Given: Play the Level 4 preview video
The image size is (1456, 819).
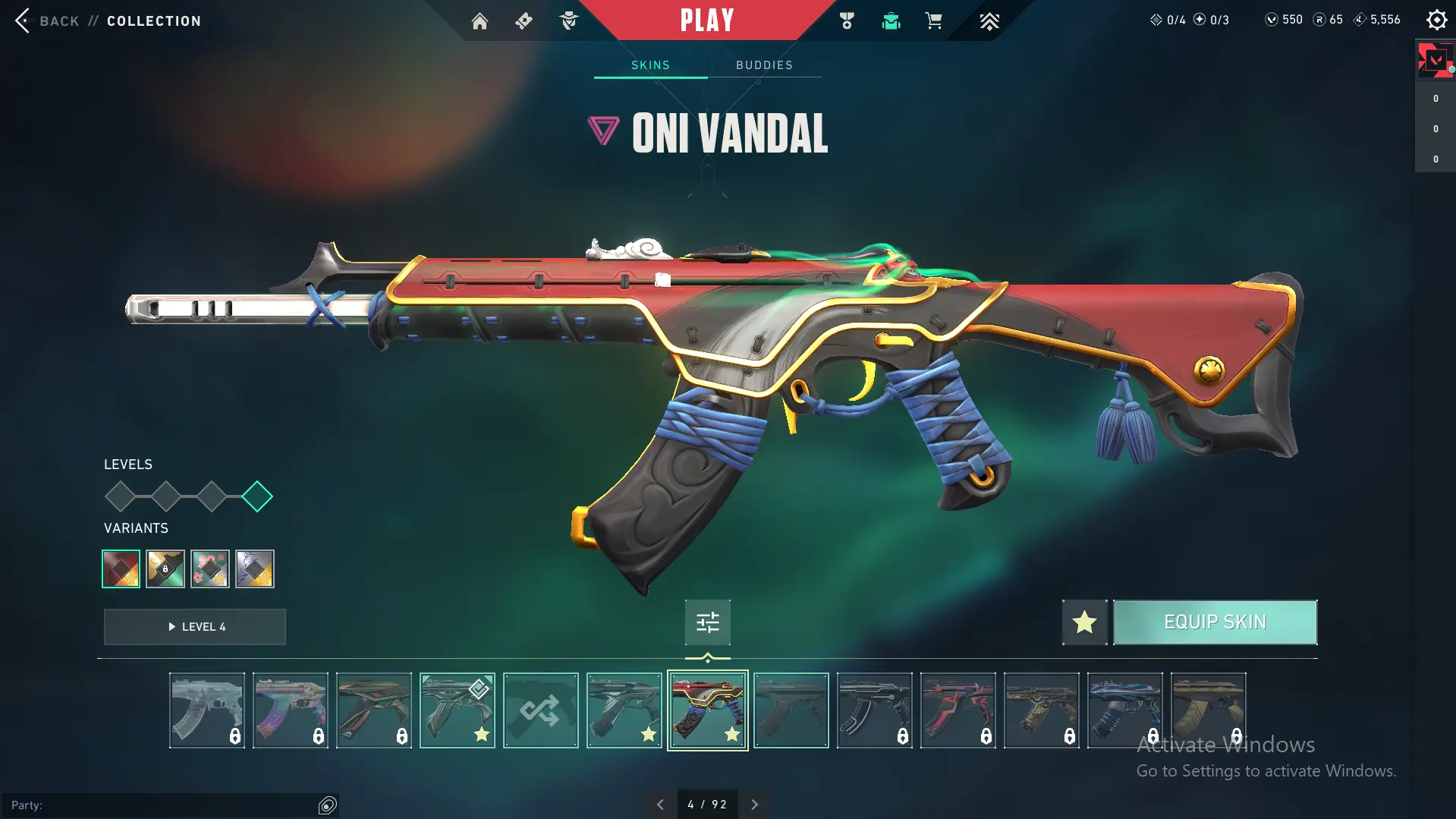Looking at the screenshot, I should point(195,627).
